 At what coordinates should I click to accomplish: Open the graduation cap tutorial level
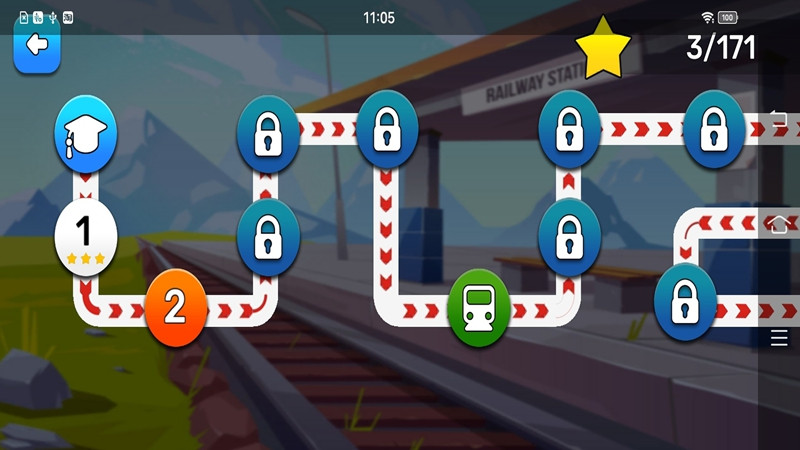click(x=86, y=133)
